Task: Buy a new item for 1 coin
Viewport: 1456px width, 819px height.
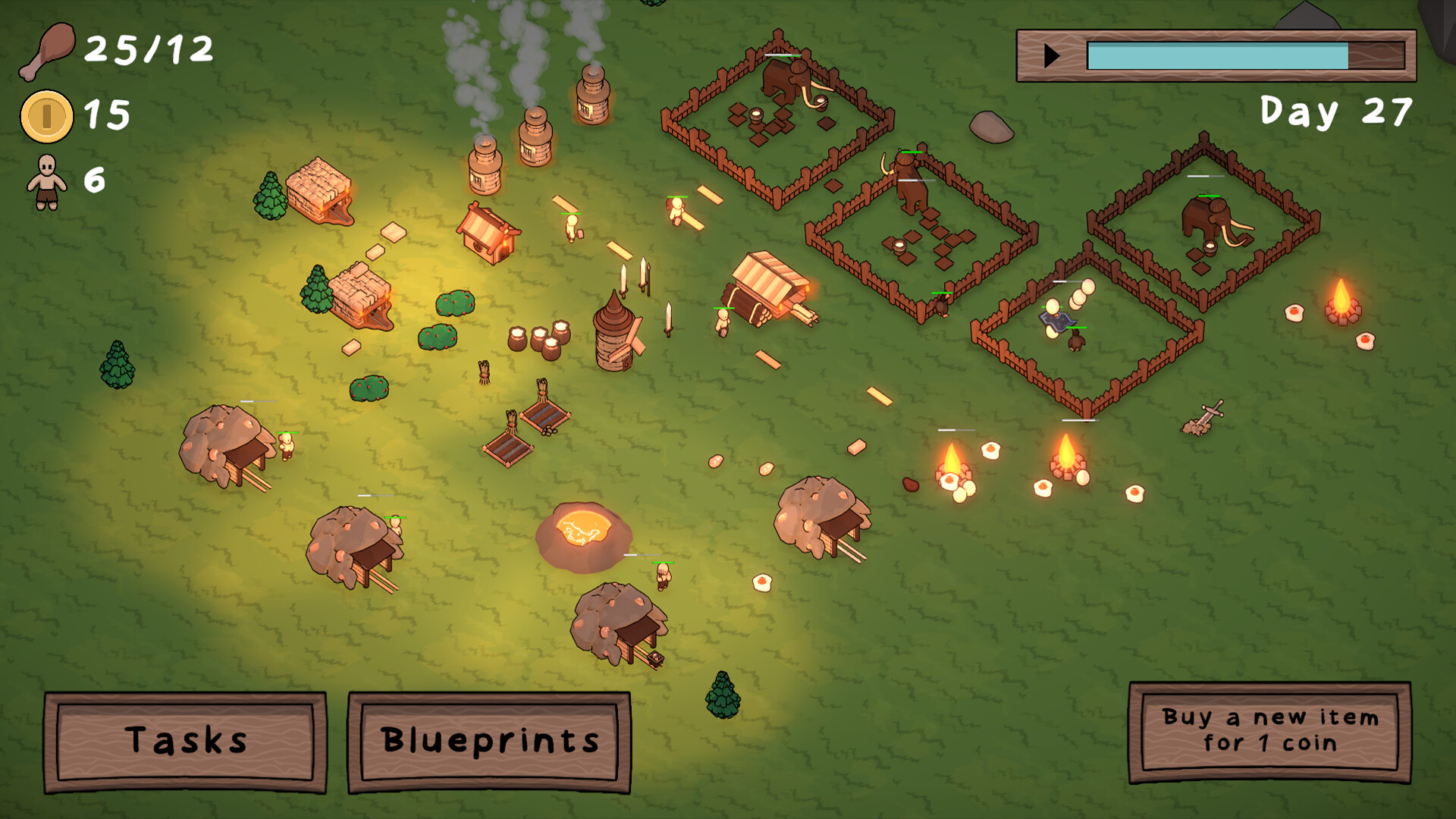Action: click(x=1269, y=731)
